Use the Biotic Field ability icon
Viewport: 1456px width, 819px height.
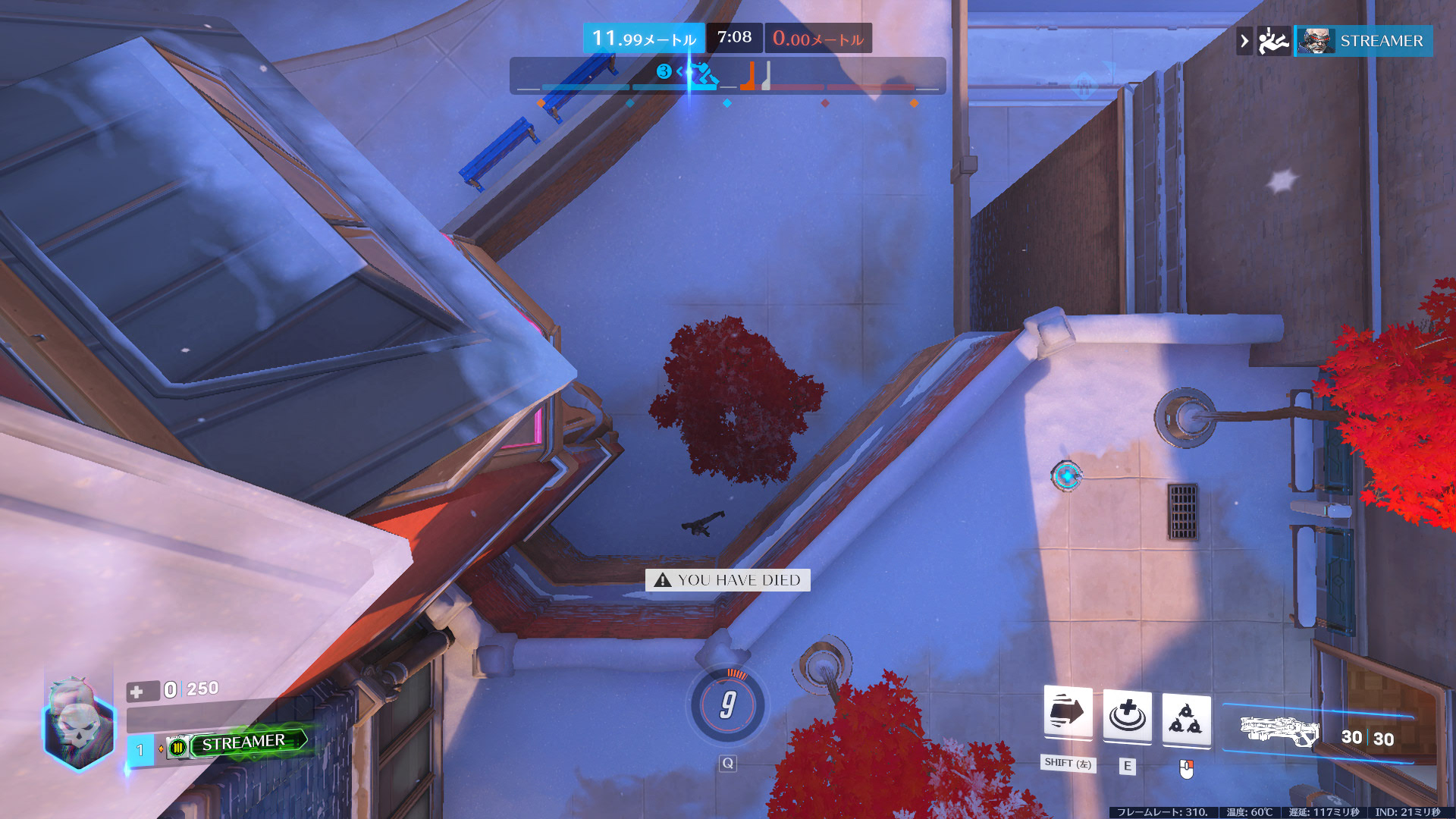1127,716
